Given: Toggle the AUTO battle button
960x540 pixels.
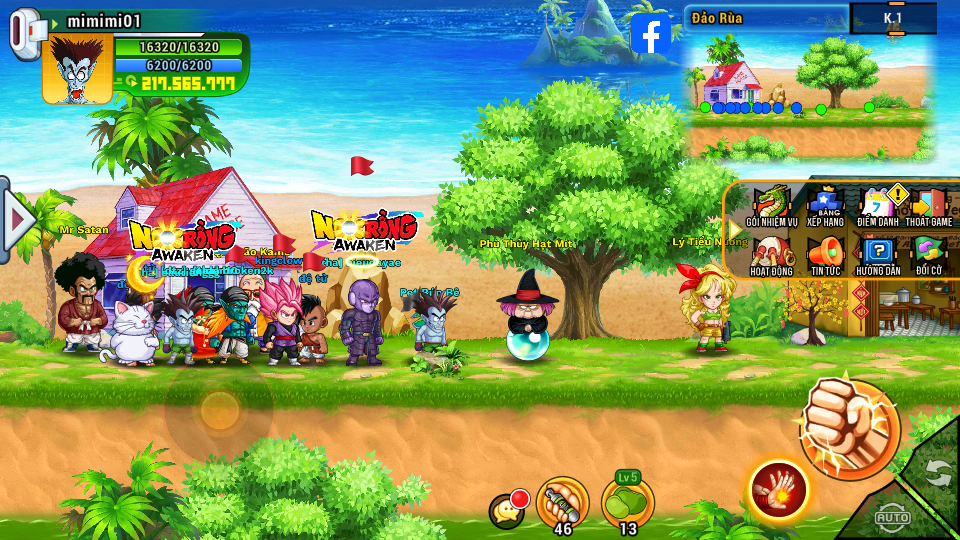Looking at the screenshot, I should click(892, 516).
